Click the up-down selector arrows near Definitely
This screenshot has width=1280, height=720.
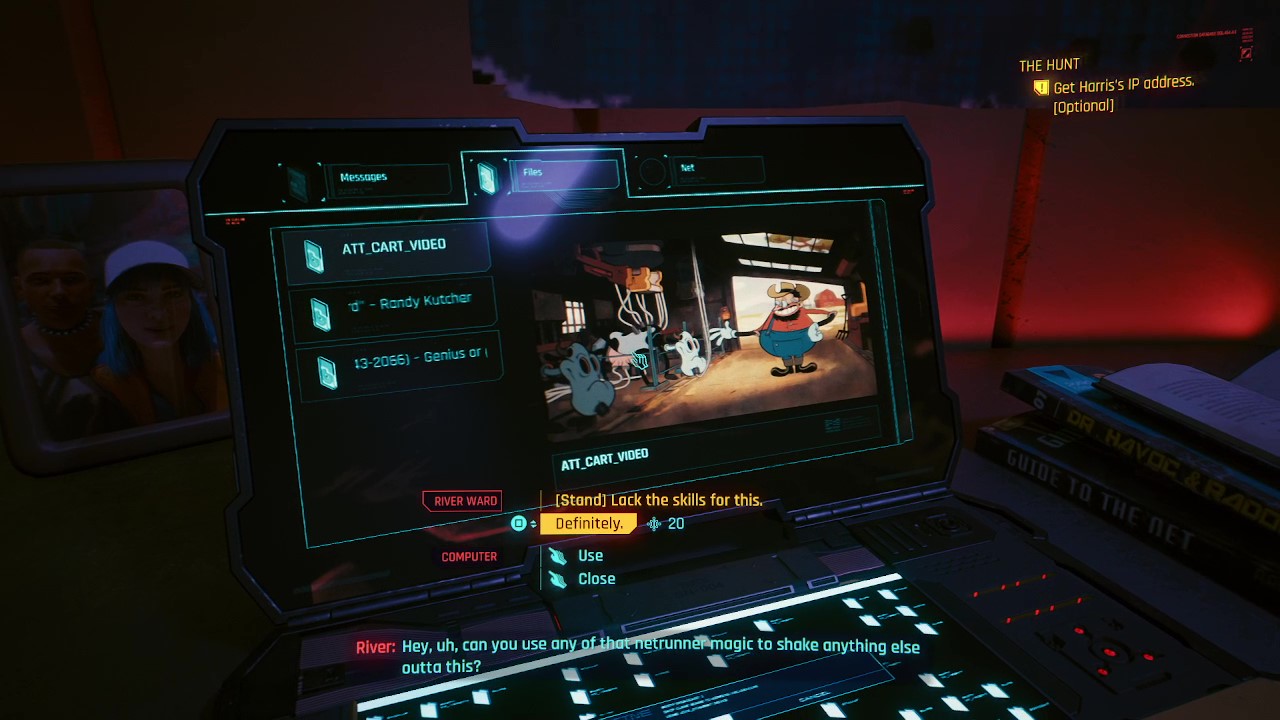[531, 522]
